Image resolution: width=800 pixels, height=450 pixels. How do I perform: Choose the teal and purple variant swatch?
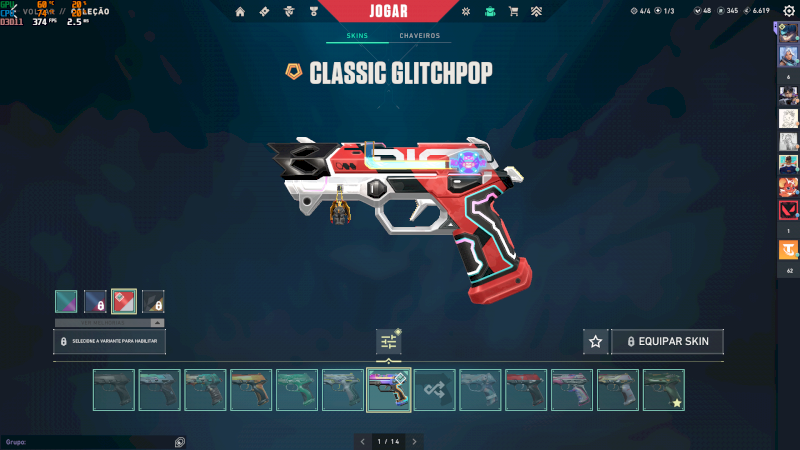point(67,301)
